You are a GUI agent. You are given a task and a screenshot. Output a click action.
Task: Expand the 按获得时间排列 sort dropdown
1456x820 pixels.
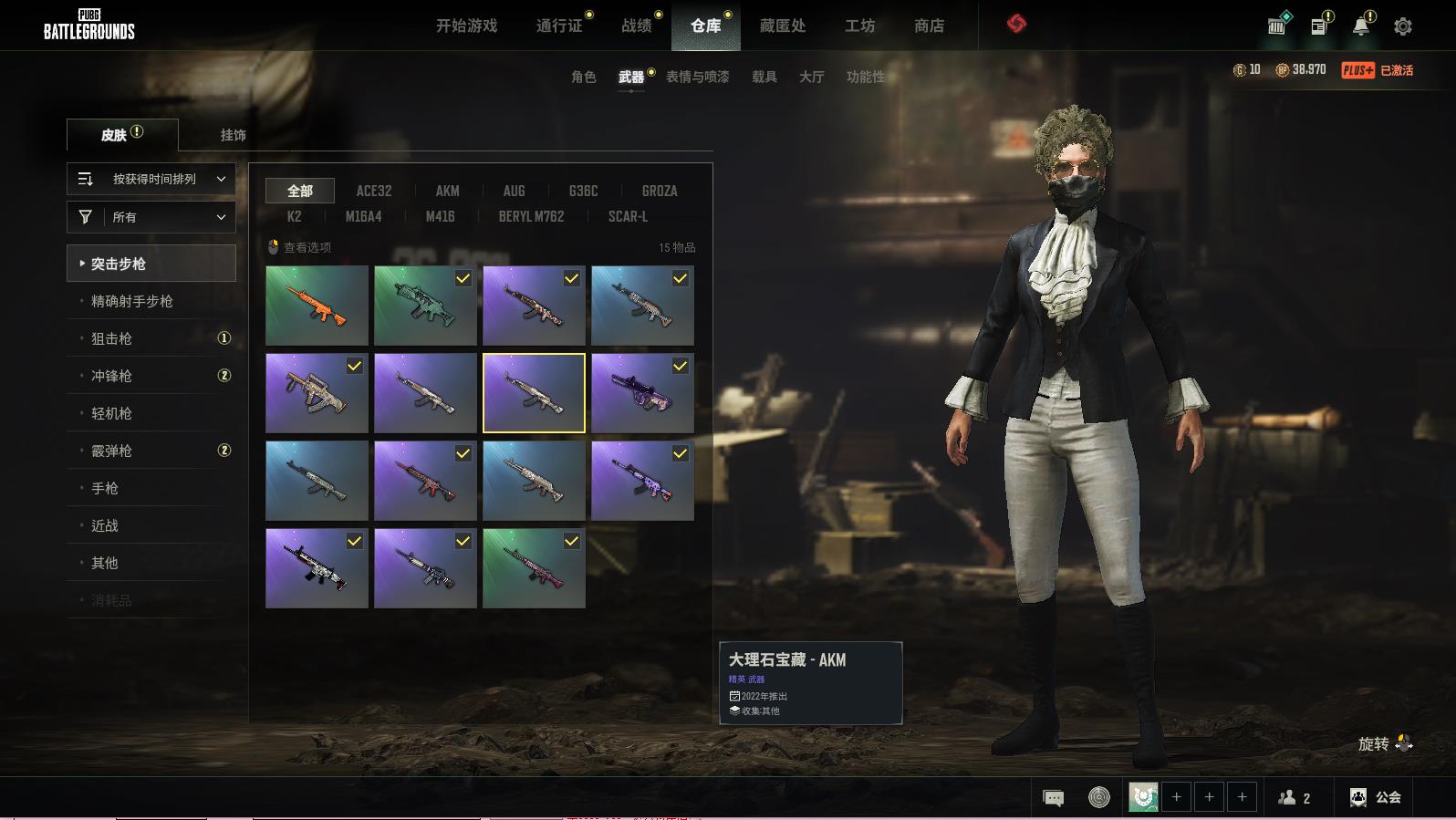[151, 179]
